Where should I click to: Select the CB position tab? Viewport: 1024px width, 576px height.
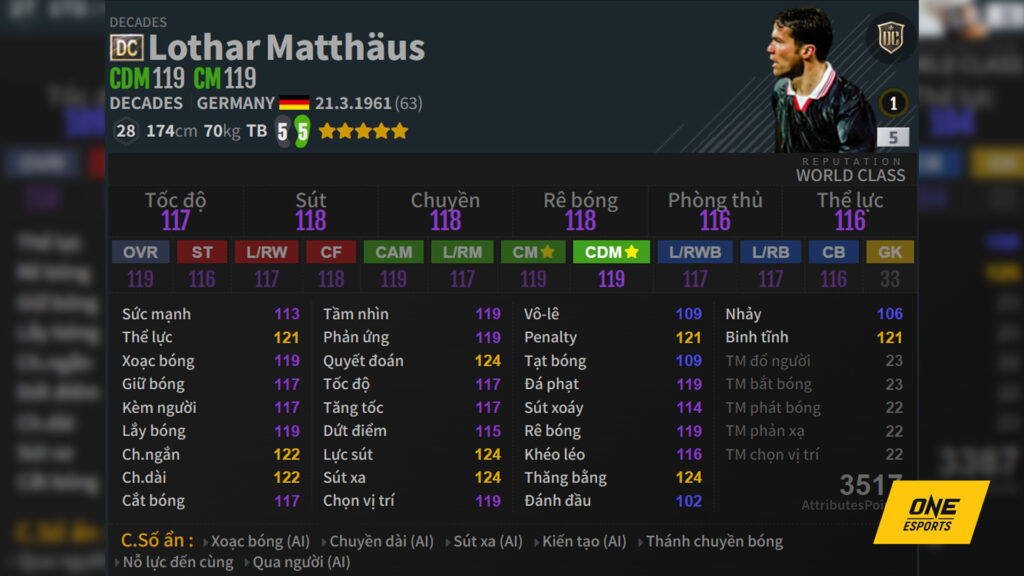tap(833, 253)
